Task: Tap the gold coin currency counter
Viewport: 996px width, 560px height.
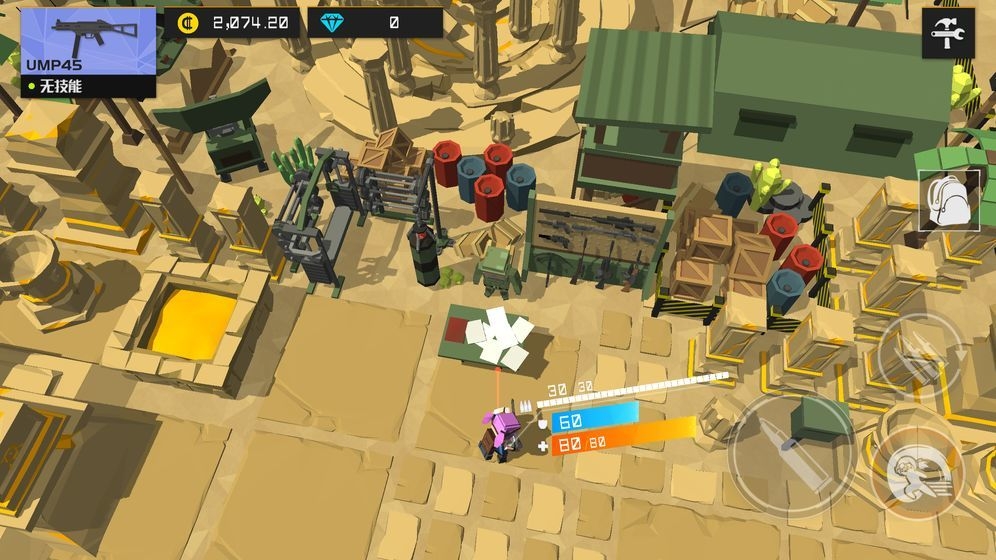Action: 232,22
